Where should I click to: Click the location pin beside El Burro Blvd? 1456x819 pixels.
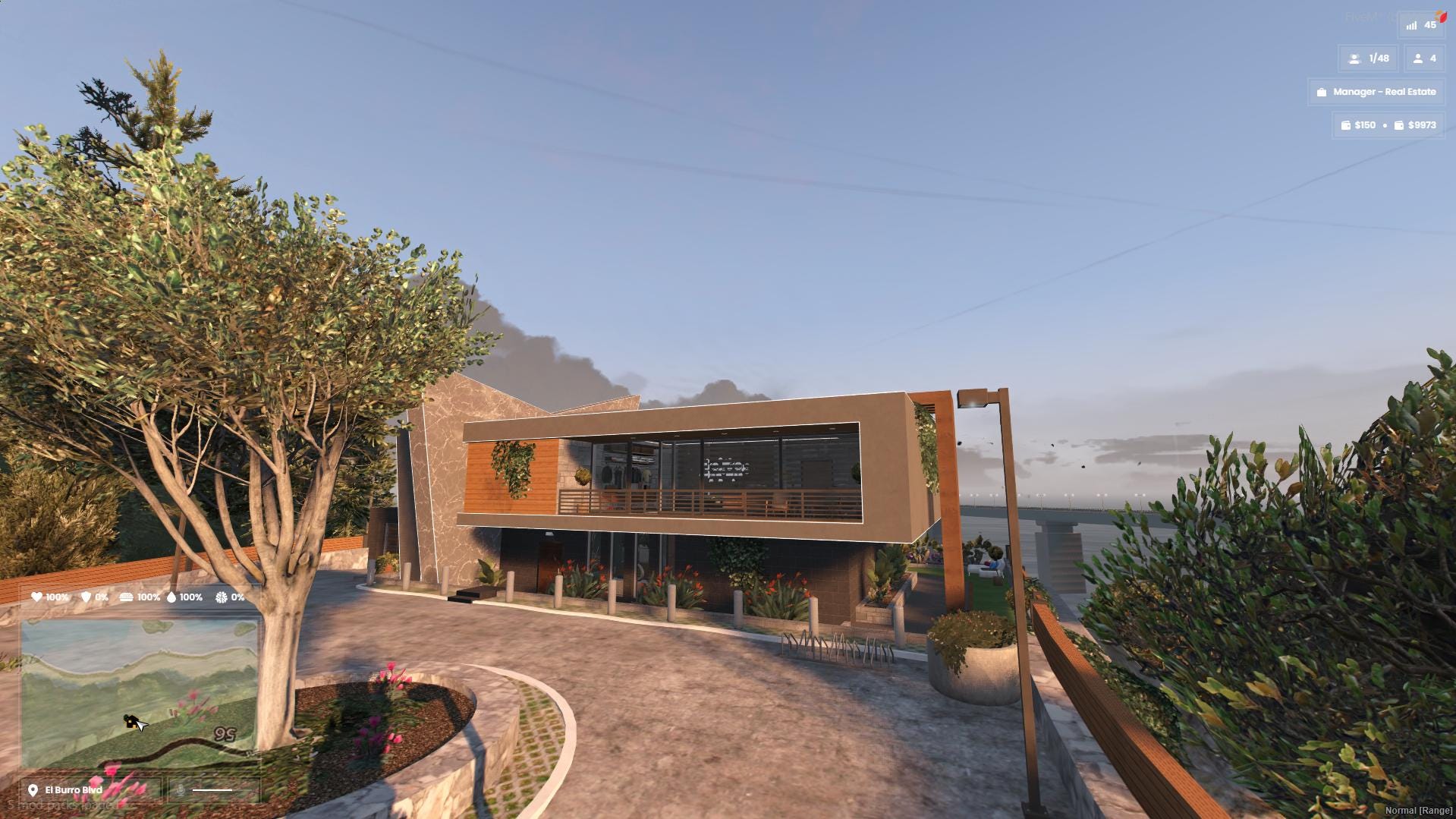click(32, 790)
